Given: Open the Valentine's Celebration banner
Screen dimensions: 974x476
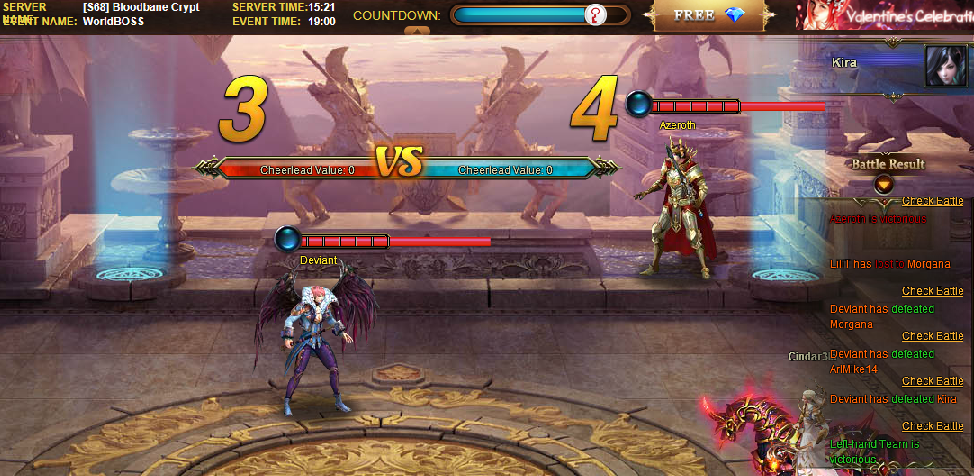Looking at the screenshot, I should coord(884,15).
